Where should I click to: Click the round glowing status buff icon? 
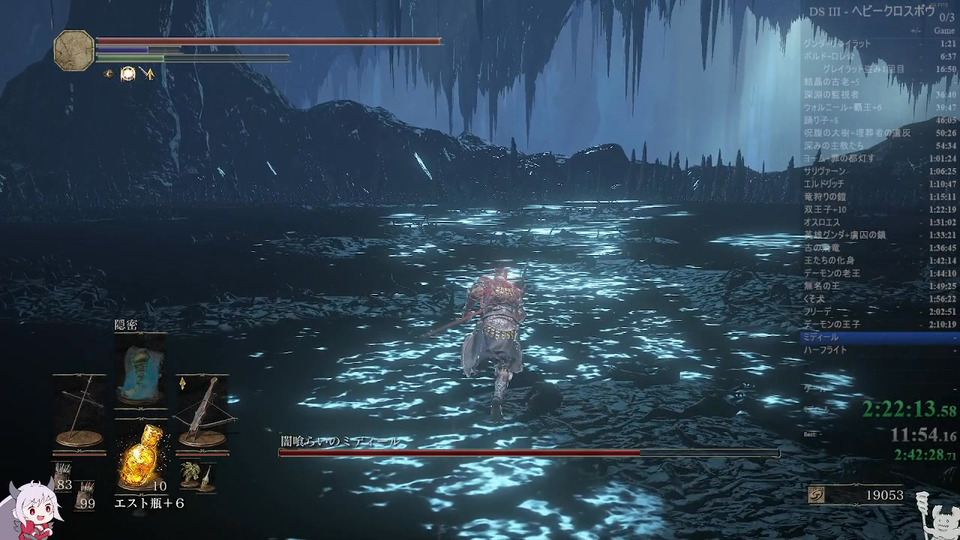coord(128,73)
